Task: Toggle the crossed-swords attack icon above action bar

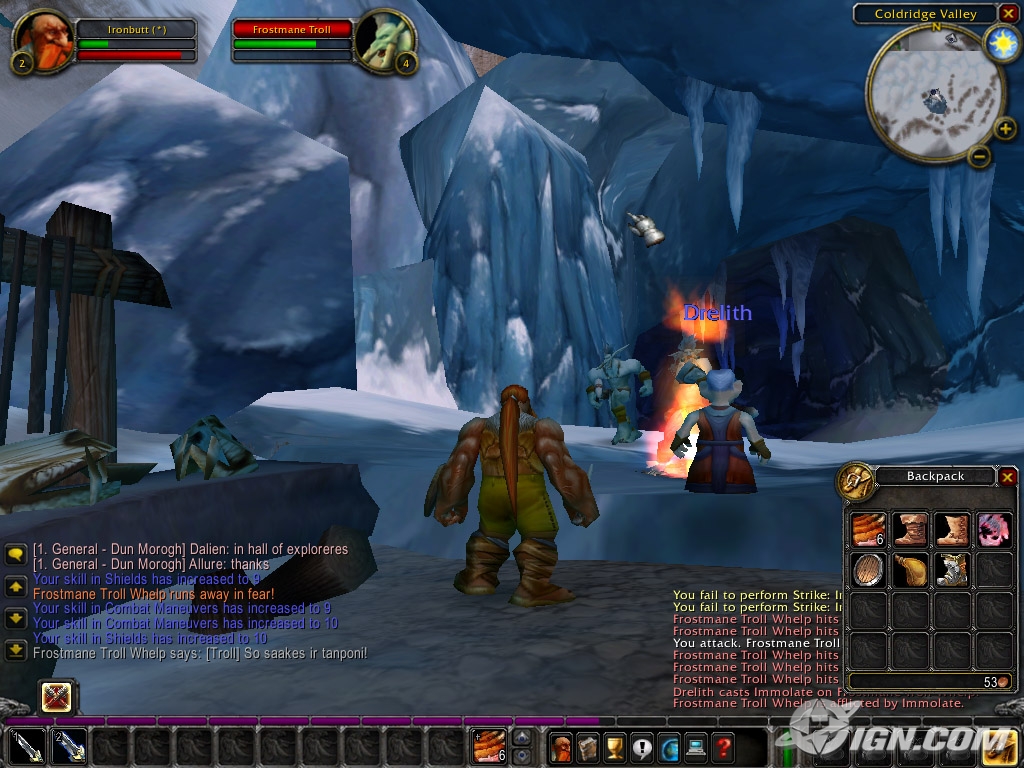Action: coord(57,697)
